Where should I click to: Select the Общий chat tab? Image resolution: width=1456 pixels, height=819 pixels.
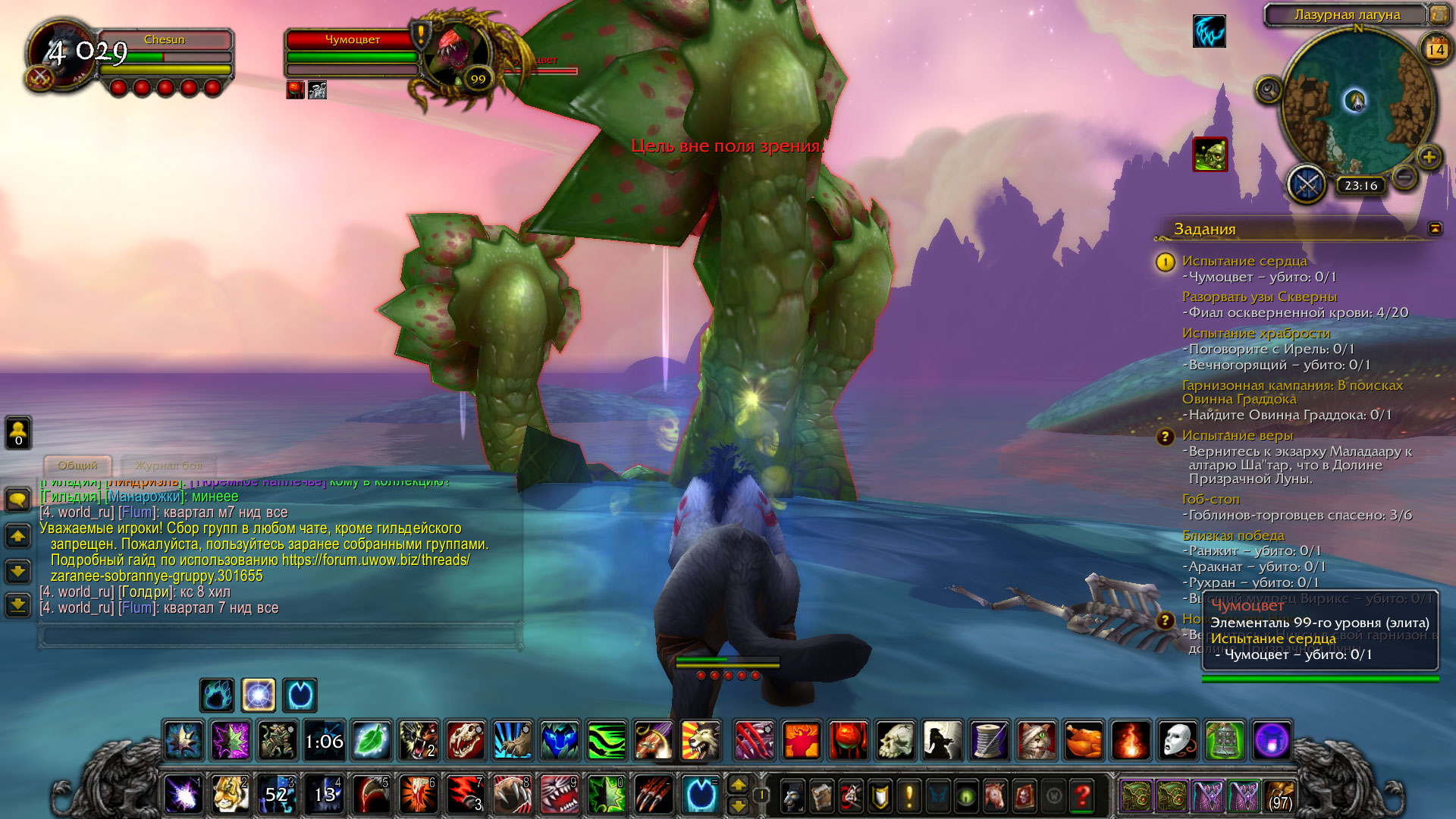[x=77, y=465]
